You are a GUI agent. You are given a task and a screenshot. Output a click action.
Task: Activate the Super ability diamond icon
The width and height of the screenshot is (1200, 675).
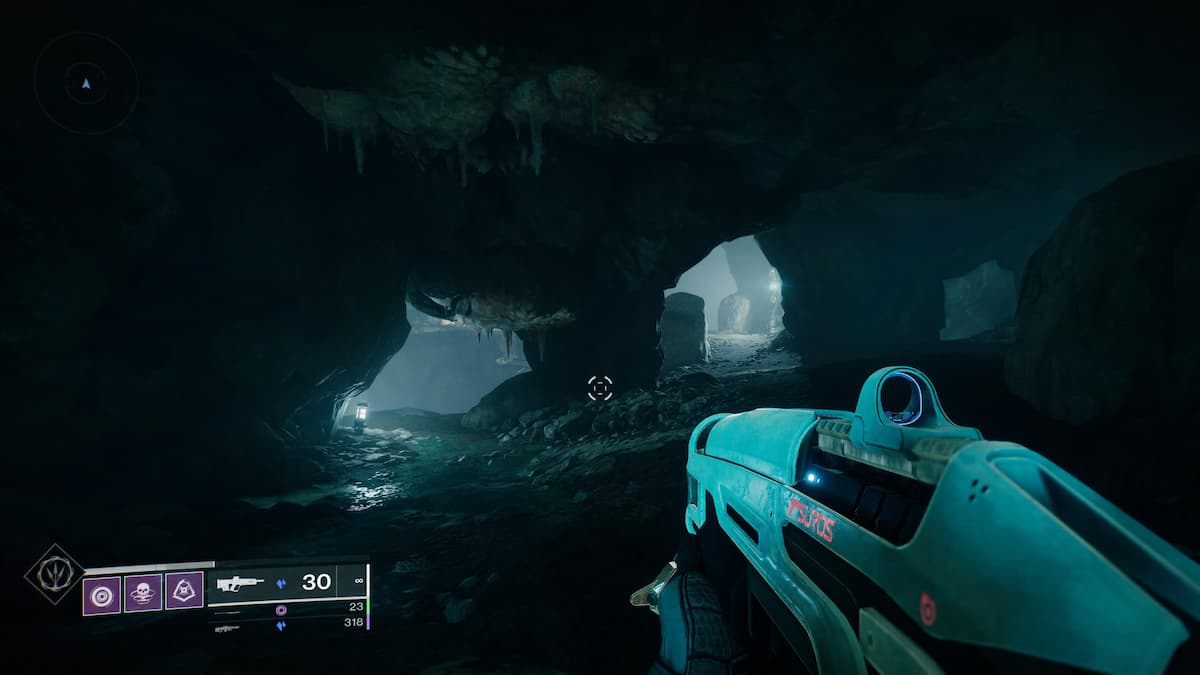(55, 575)
